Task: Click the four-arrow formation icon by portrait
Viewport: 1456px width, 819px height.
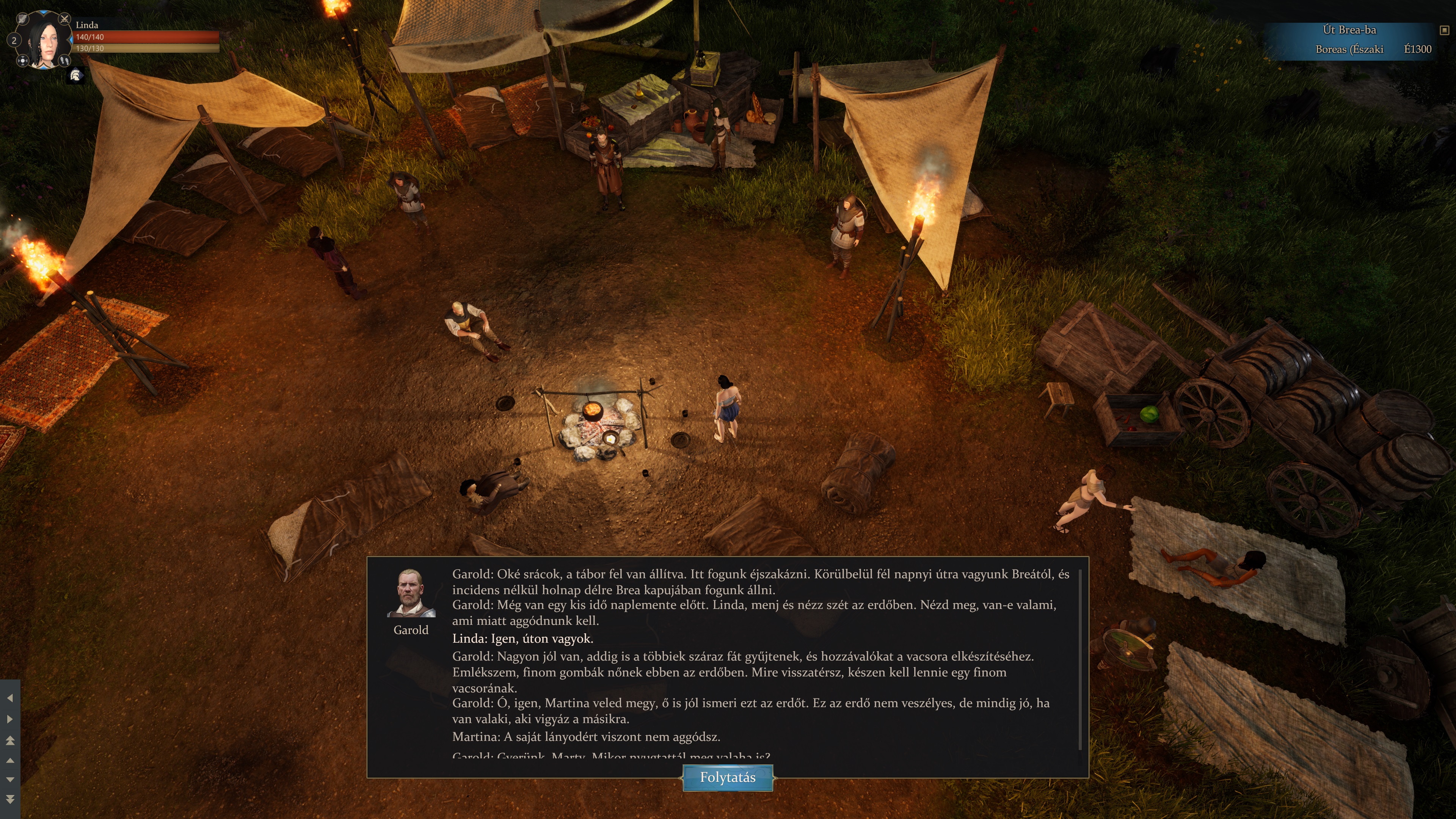Action: click(23, 61)
